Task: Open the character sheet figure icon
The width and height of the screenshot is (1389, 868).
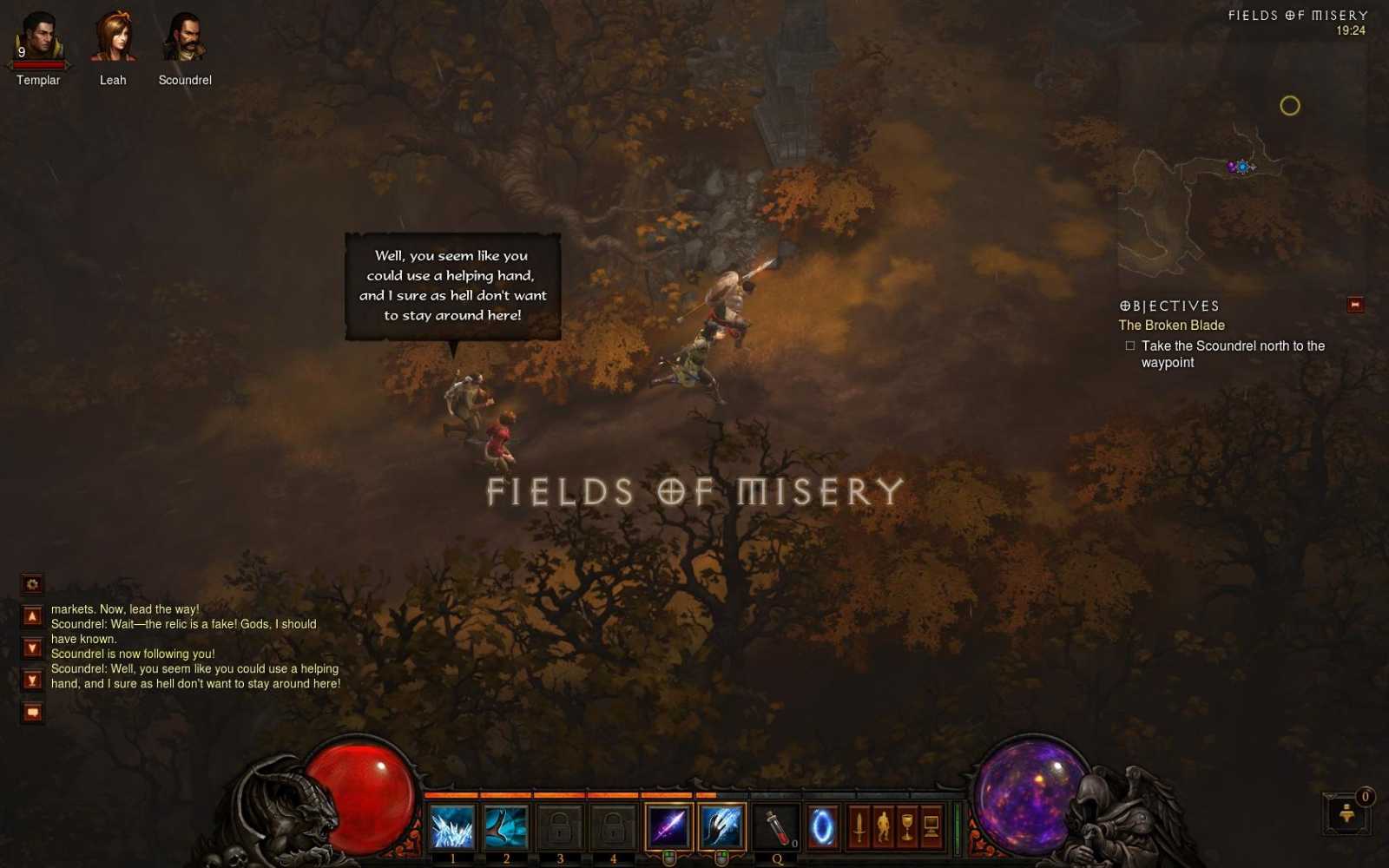Action: (x=882, y=826)
